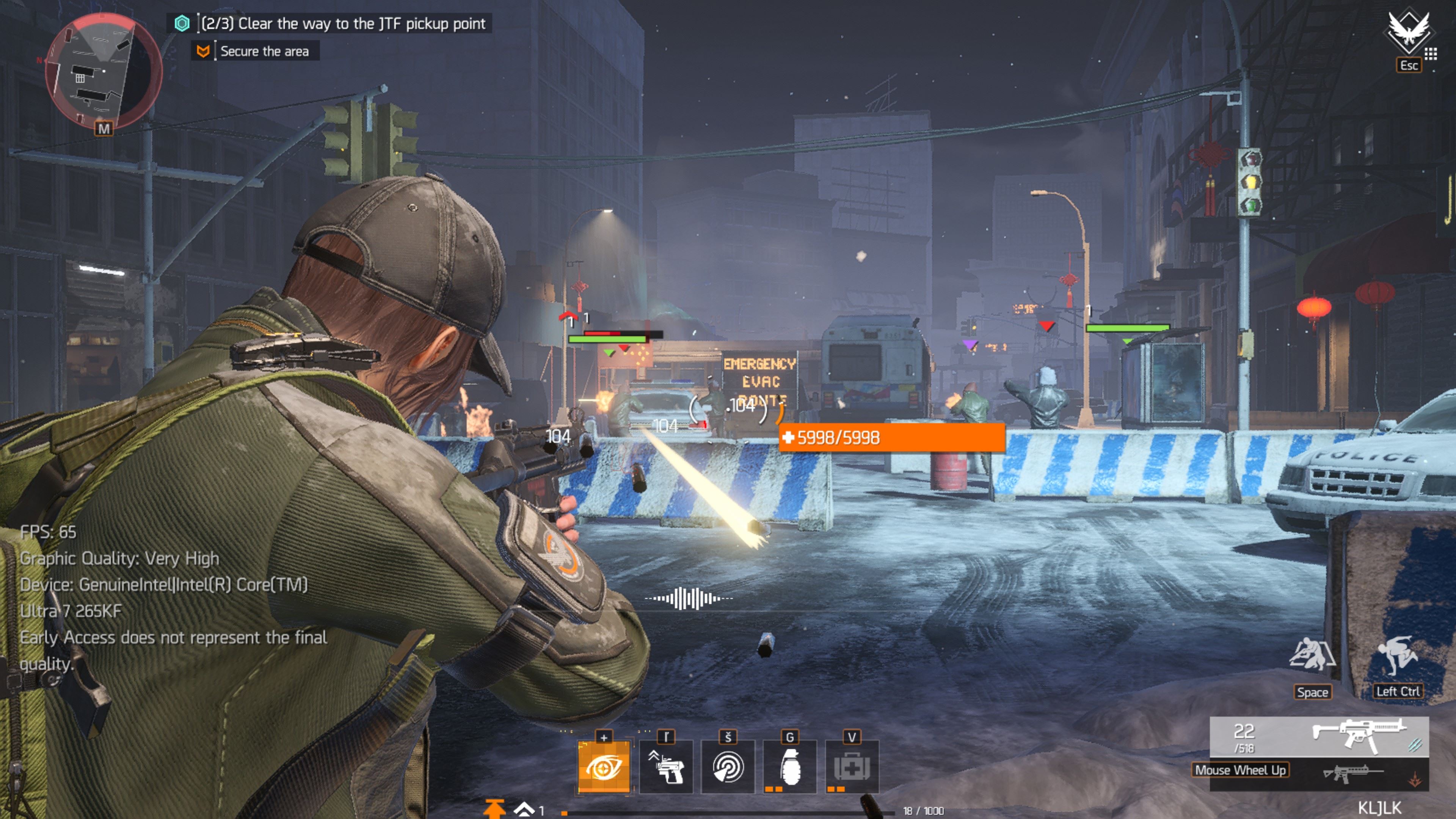Viewport: 1456px width, 819px height.
Task: Activate the orange eye scan skill
Action: coord(604,767)
